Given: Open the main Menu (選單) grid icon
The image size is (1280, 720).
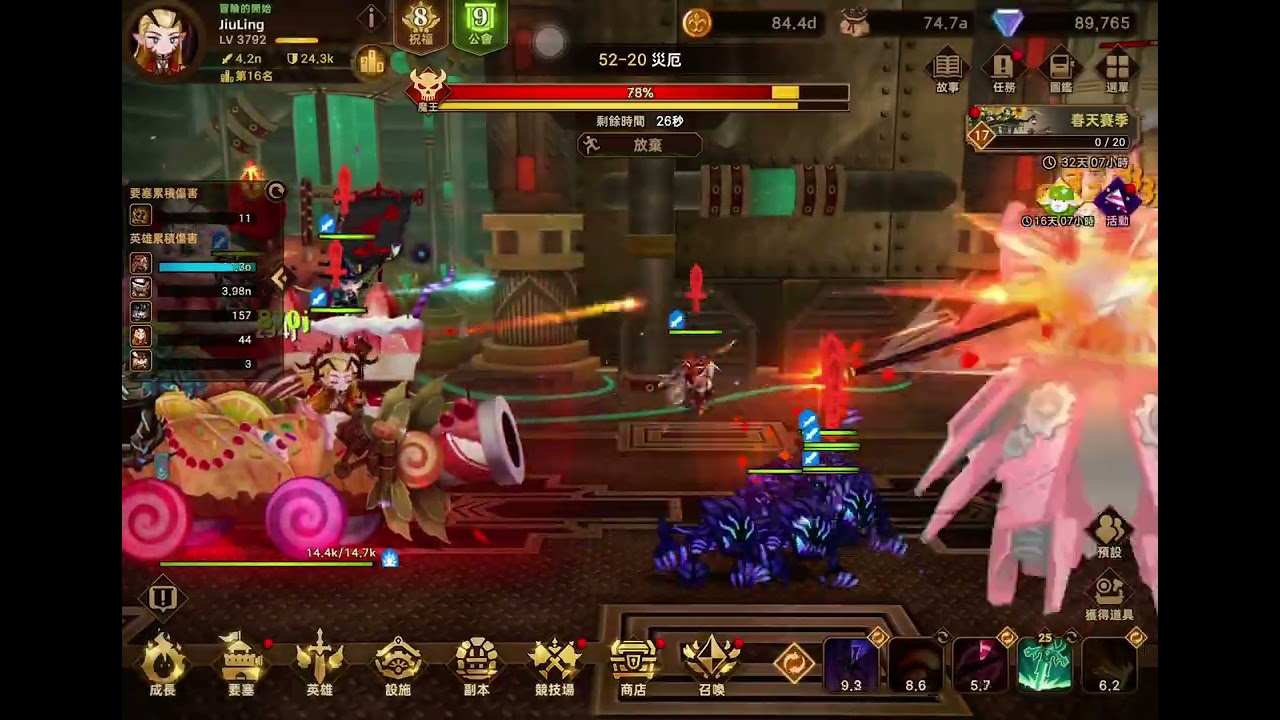Looking at the screenshot, I should pyautogui.click(x=1117, y=71).
